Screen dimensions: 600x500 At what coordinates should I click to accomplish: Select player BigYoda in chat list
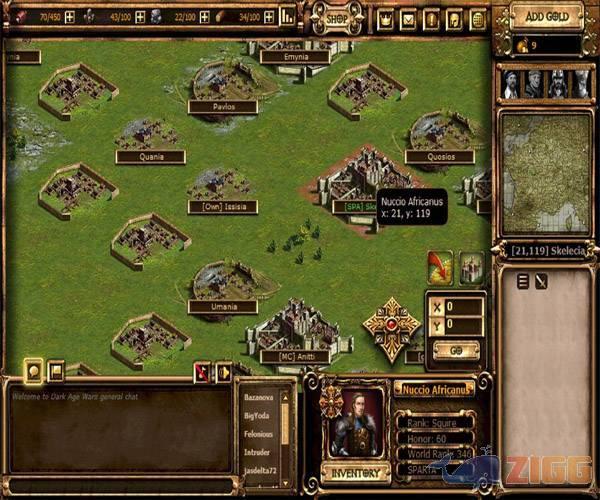point(257,415)
